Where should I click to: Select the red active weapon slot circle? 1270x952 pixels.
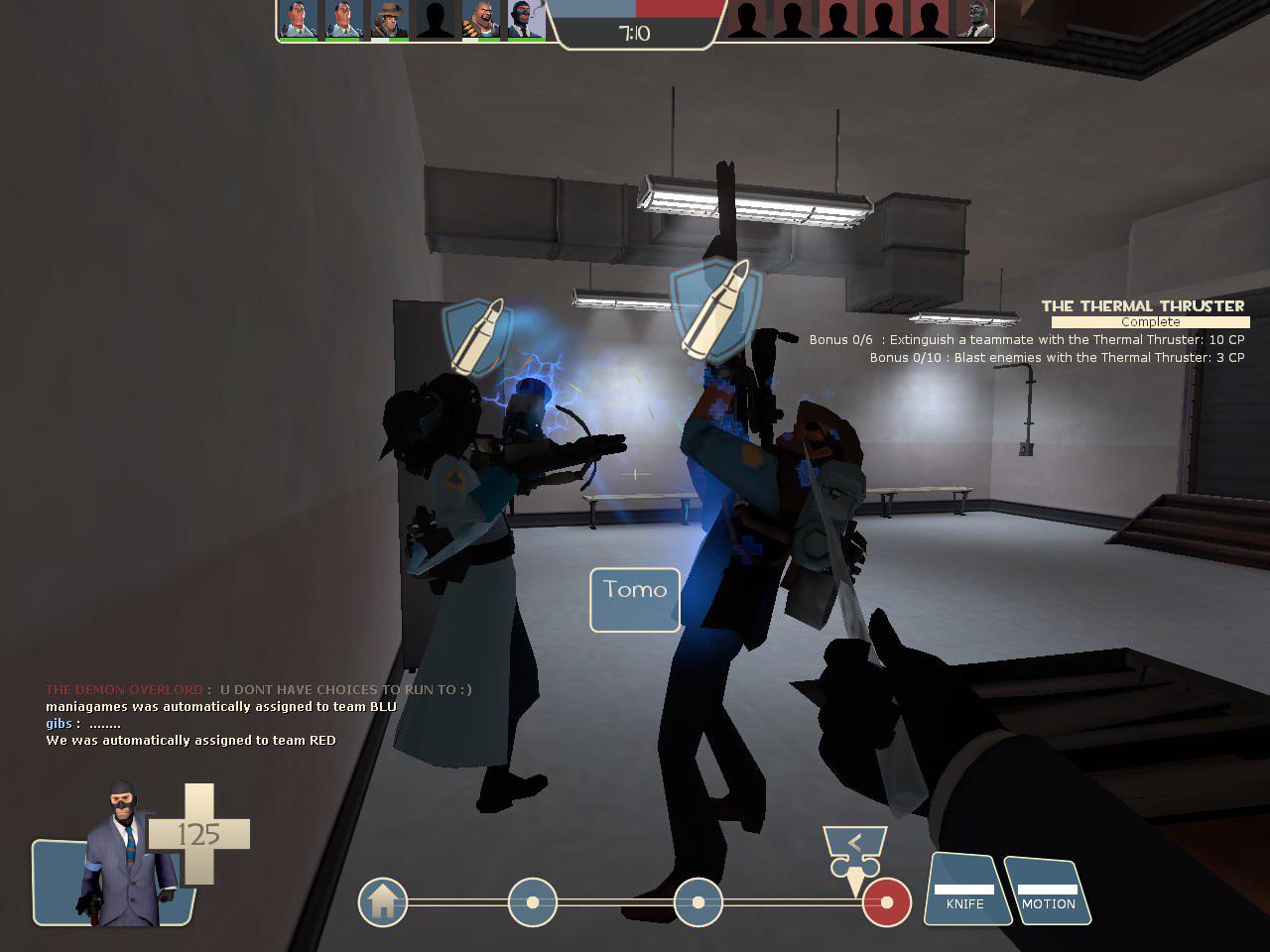[x=888, y=903]
